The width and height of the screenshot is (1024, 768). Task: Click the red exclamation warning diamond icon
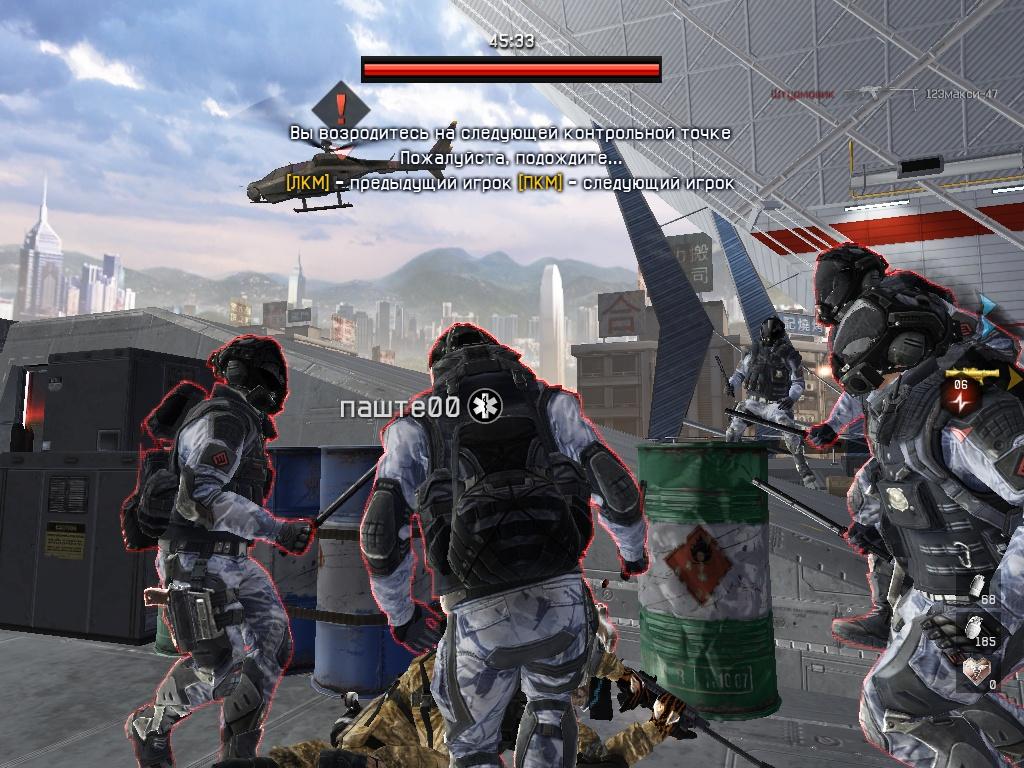pyautogui.click(x=341, y=104)
